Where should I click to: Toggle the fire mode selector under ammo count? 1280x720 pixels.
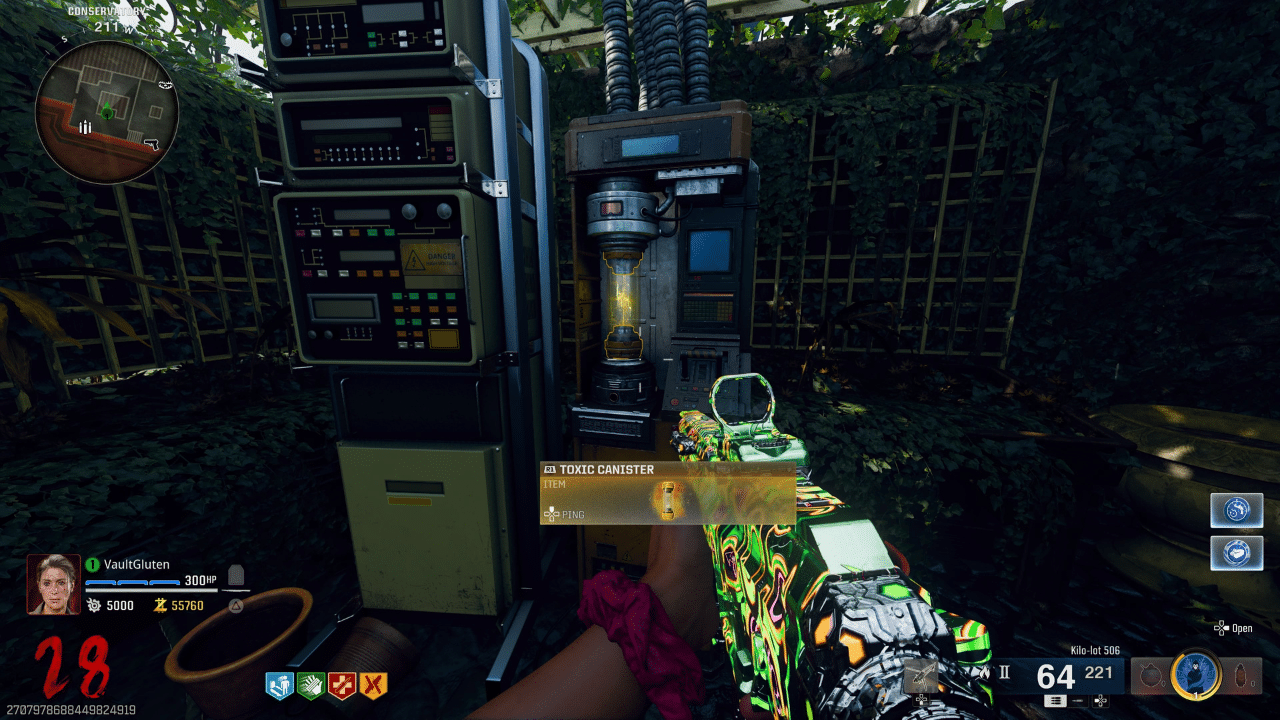1055,700
